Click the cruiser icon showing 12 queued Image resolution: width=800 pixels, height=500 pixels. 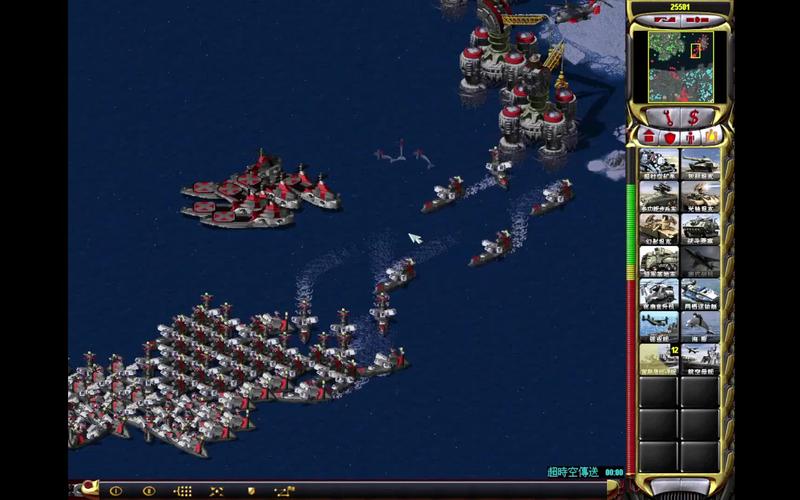[659, 358]
